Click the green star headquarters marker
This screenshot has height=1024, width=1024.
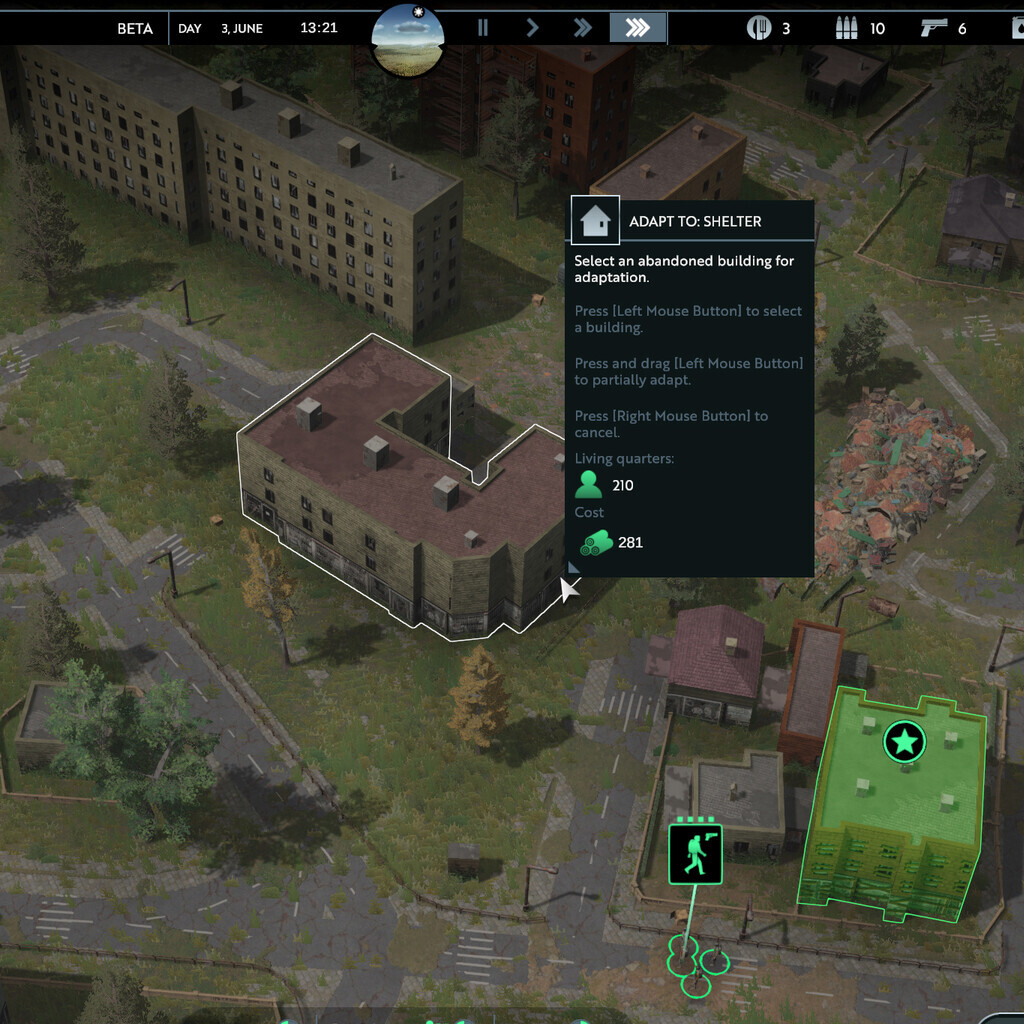click(904, 742)
